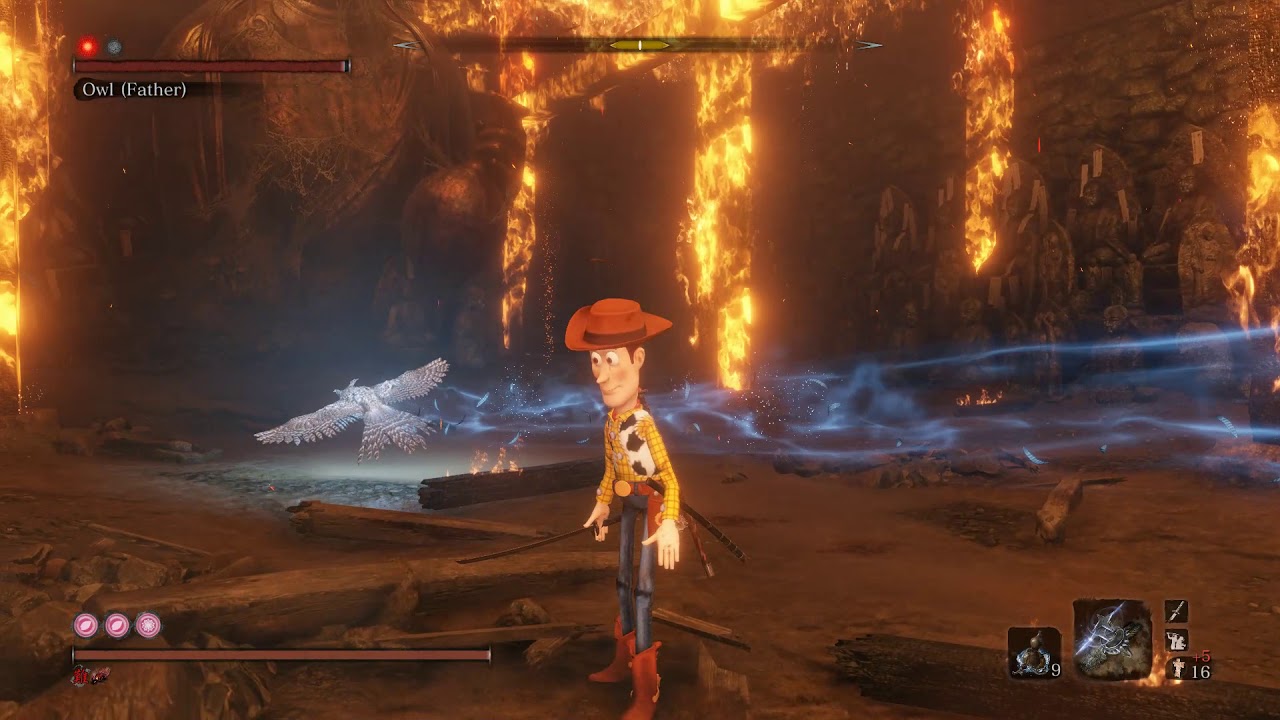This screenshot has height=720, width=1280.
Task: Choose the blade combat art icon
Action: coord(1176,610)
